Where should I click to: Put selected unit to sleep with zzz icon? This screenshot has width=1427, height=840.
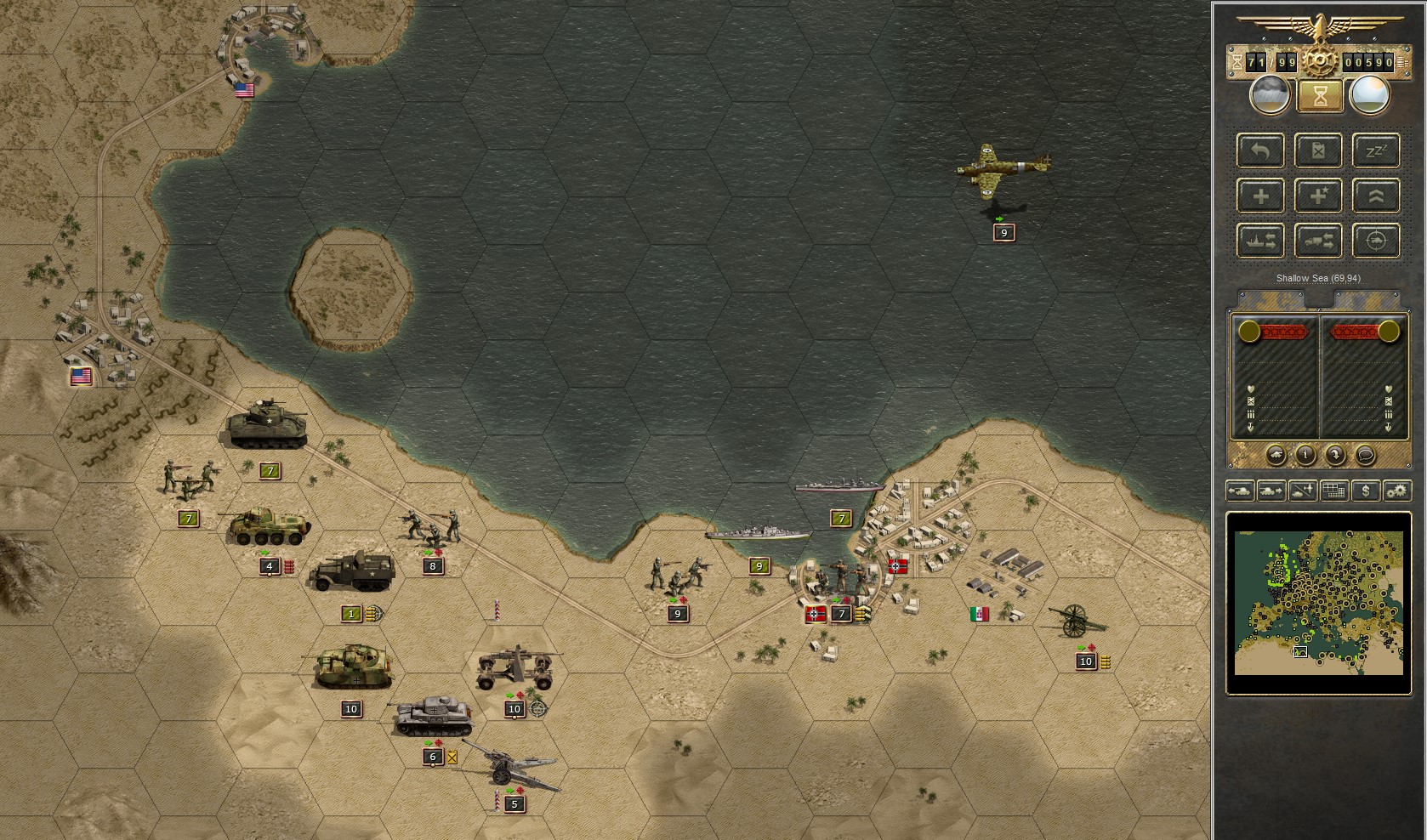pos(1376,150)
